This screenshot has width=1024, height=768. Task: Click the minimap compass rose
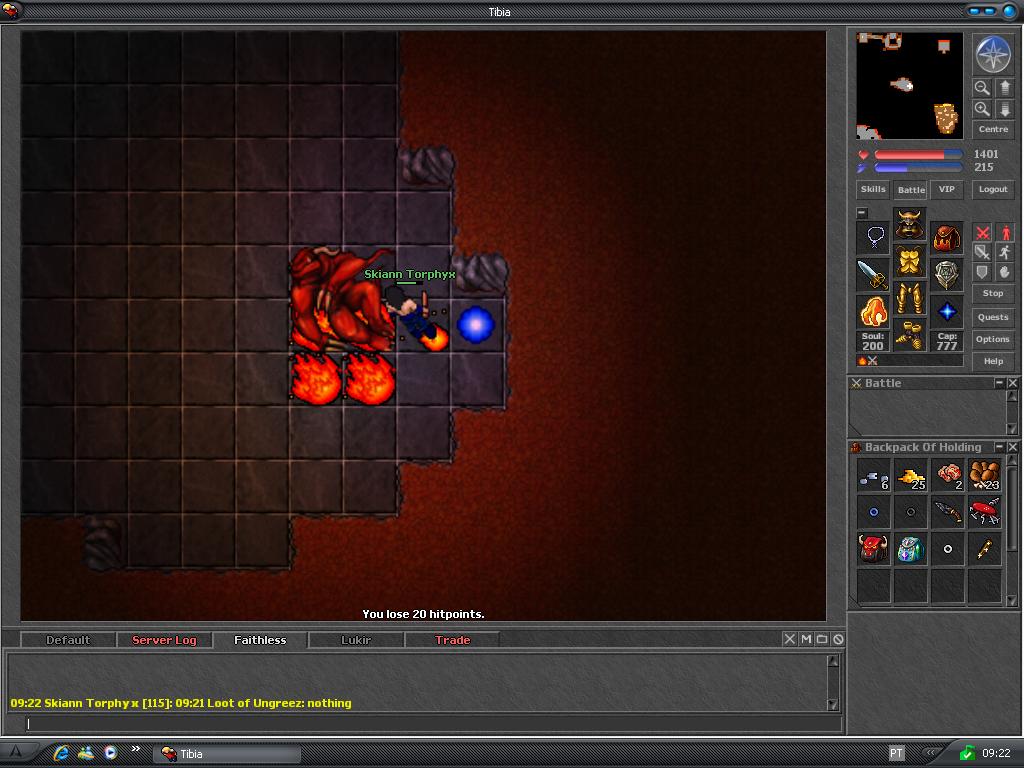tap(993, 54)
